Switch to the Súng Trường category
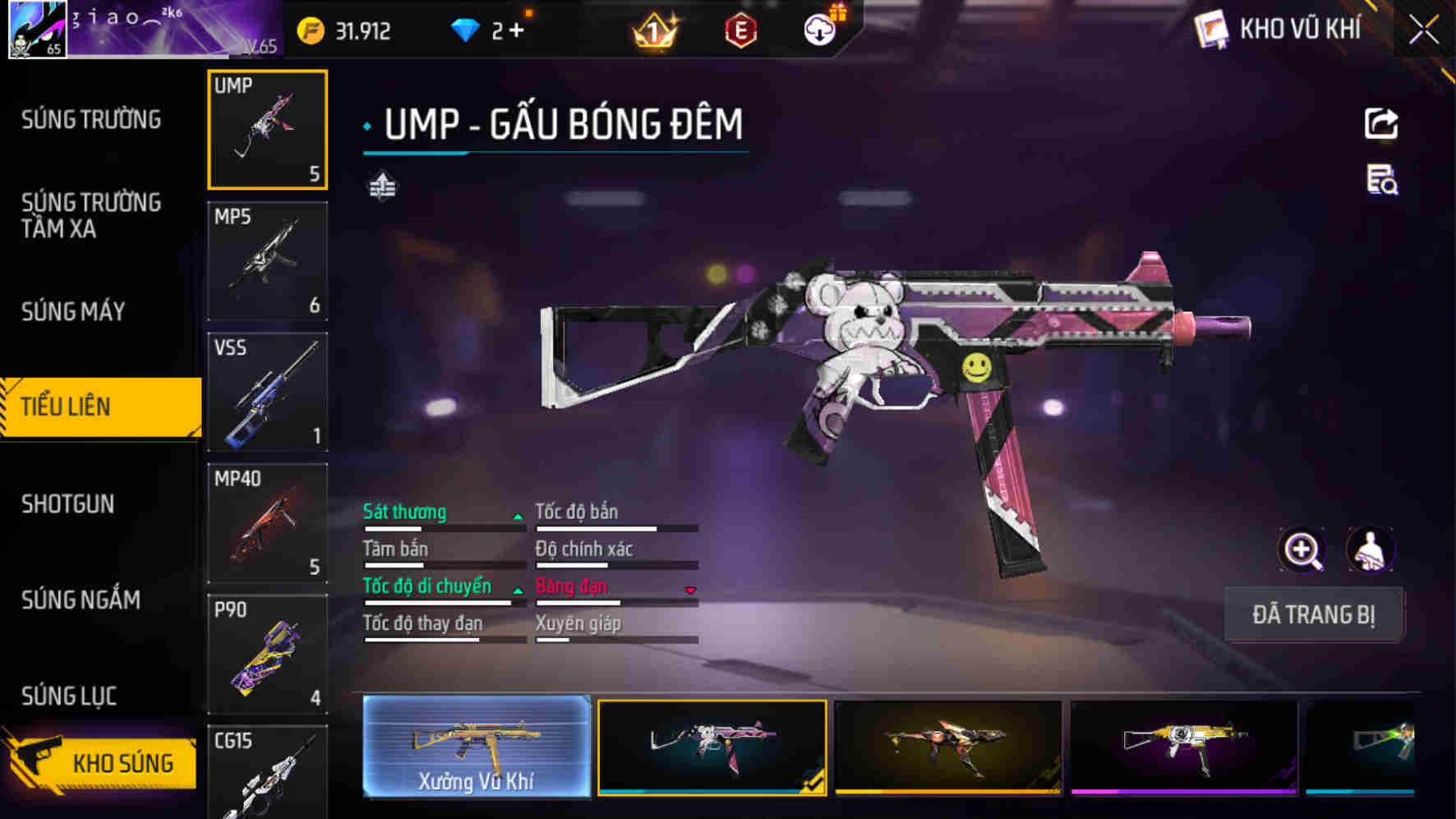The width and height of the screenshot is (1456, 819). pyautogui.click(x=91, y=120)
